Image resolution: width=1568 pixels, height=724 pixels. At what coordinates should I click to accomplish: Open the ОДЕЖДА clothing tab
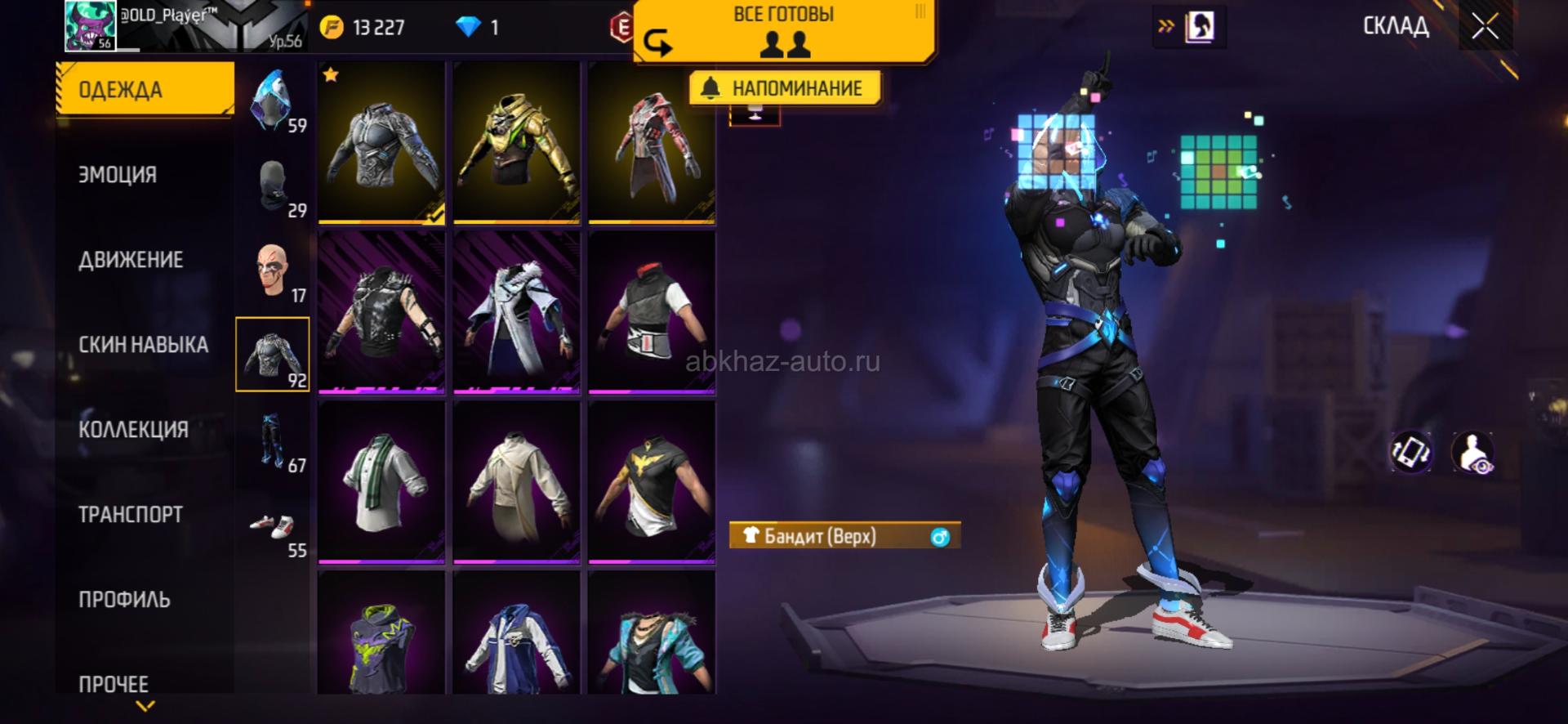tap(145, 89)
